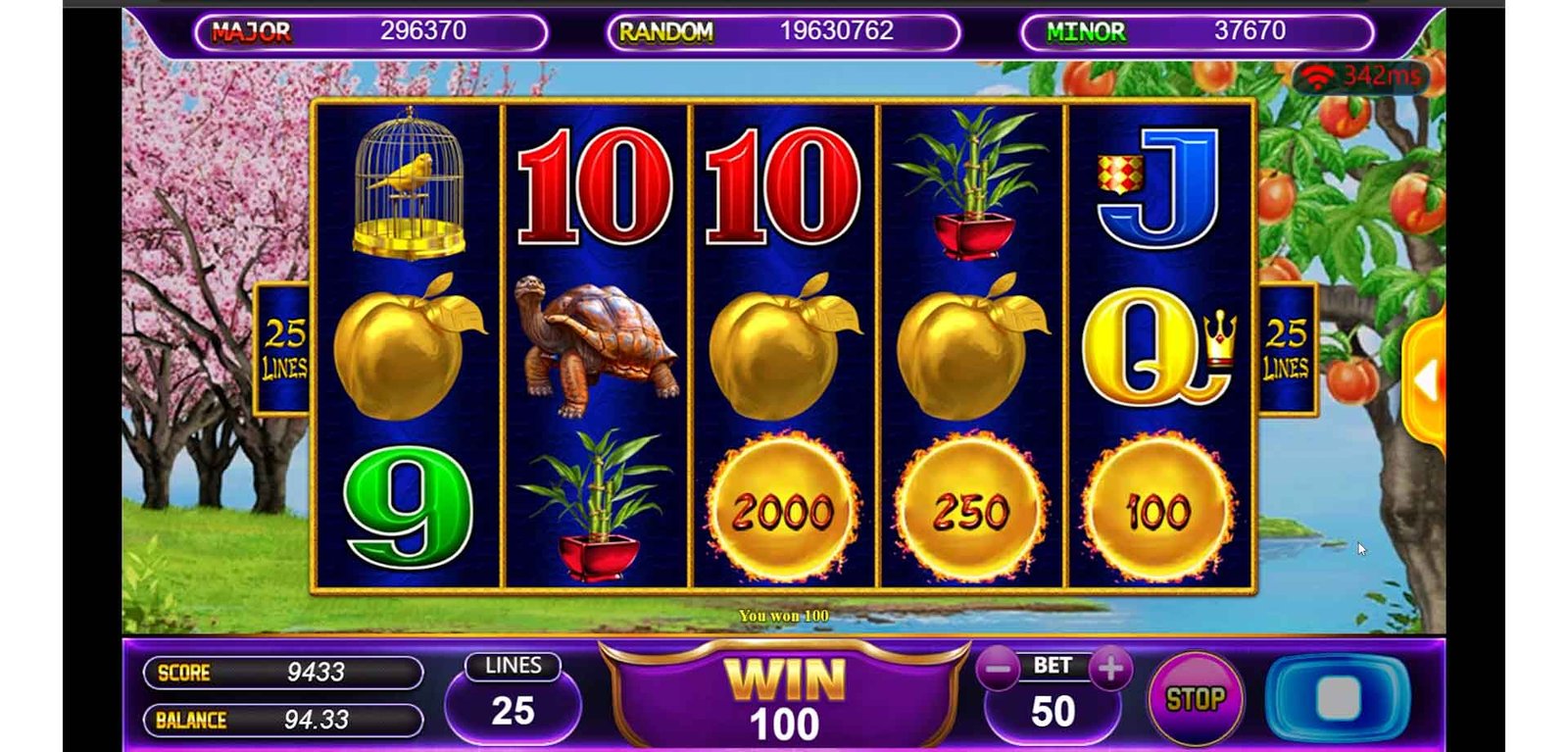Select the left 25 Lines tab
This screenshot has width=1568, height=752.
point(284,349)
